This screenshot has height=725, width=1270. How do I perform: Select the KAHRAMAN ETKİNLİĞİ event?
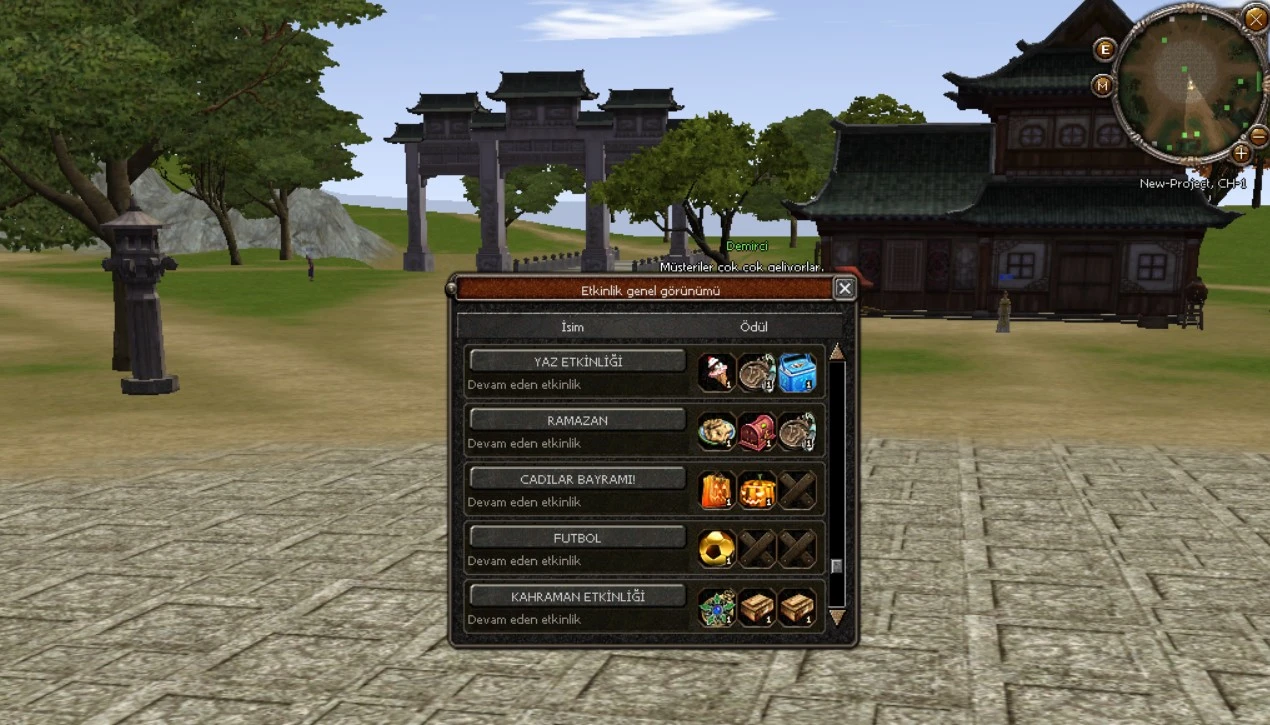(x=577, y=596)
